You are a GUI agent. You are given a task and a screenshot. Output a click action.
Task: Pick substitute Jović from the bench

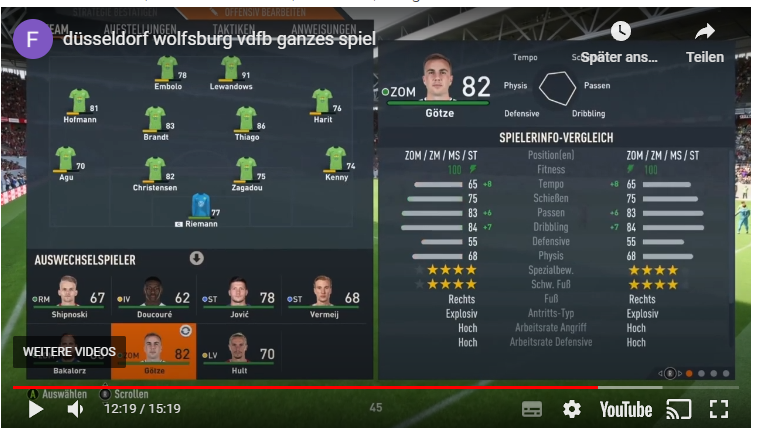coord(238,297)
